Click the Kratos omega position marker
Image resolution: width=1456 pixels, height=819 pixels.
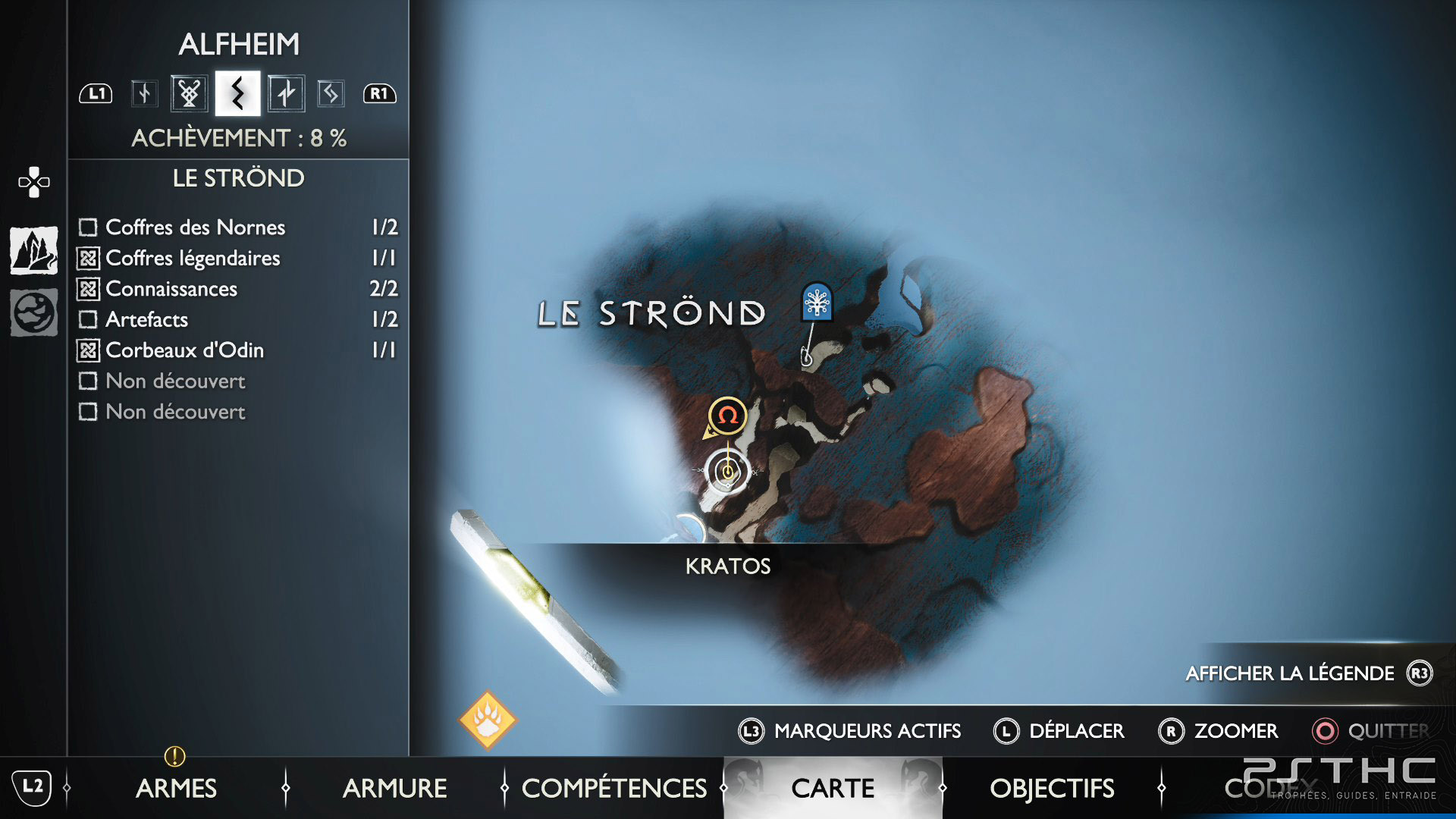[x=727, y=416]
